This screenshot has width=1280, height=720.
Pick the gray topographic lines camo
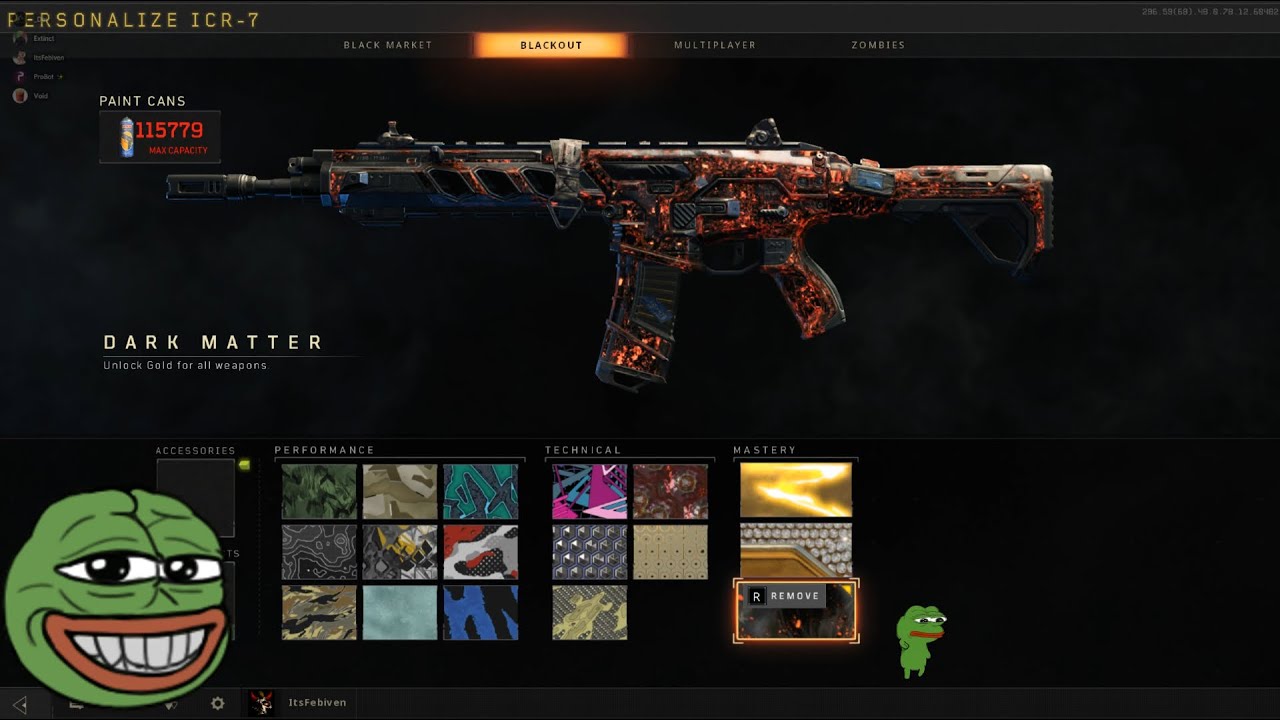pyautogui.click(x=319, y=552)
